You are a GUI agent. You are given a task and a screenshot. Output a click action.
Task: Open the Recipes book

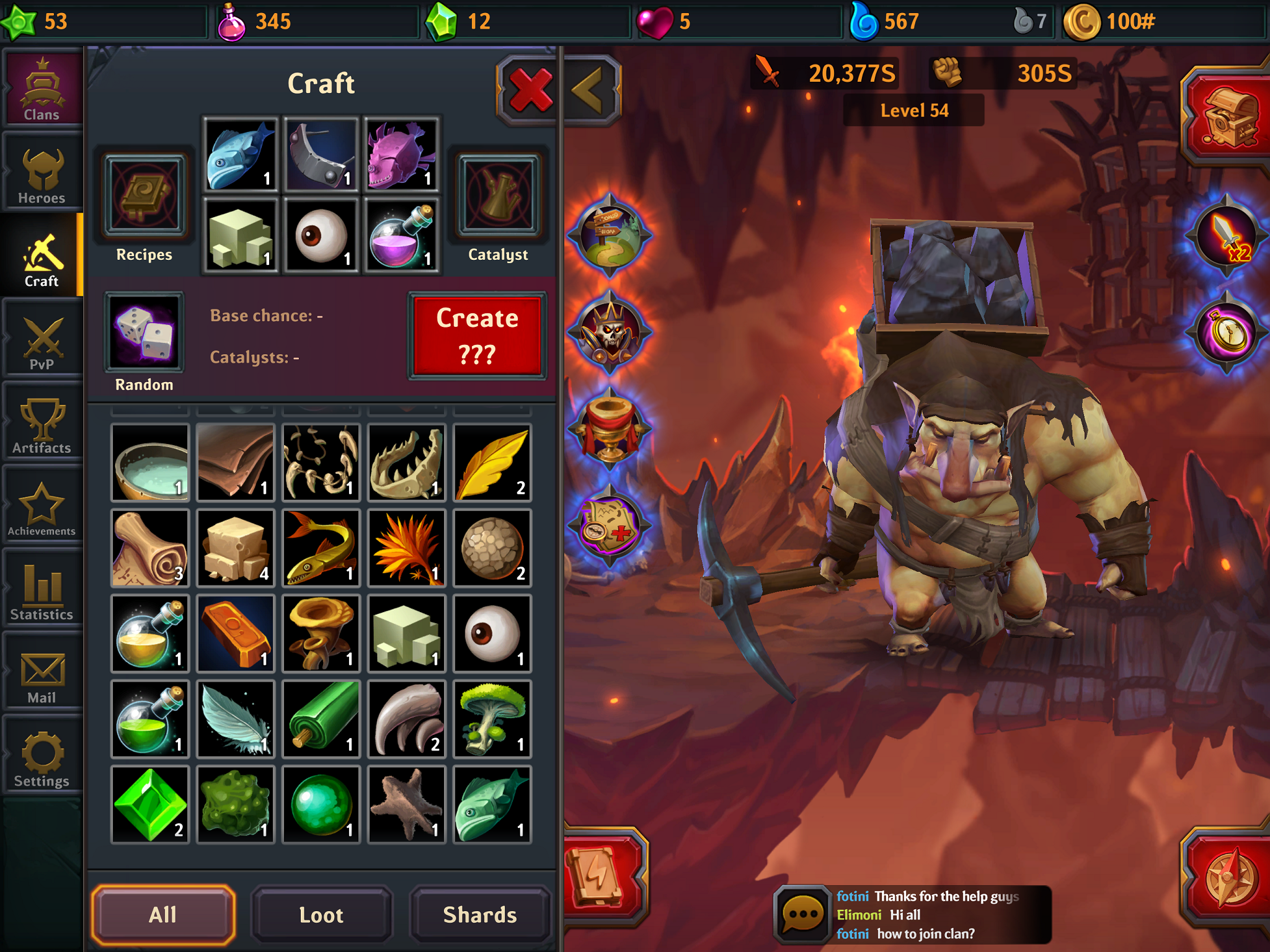(144, 195)
